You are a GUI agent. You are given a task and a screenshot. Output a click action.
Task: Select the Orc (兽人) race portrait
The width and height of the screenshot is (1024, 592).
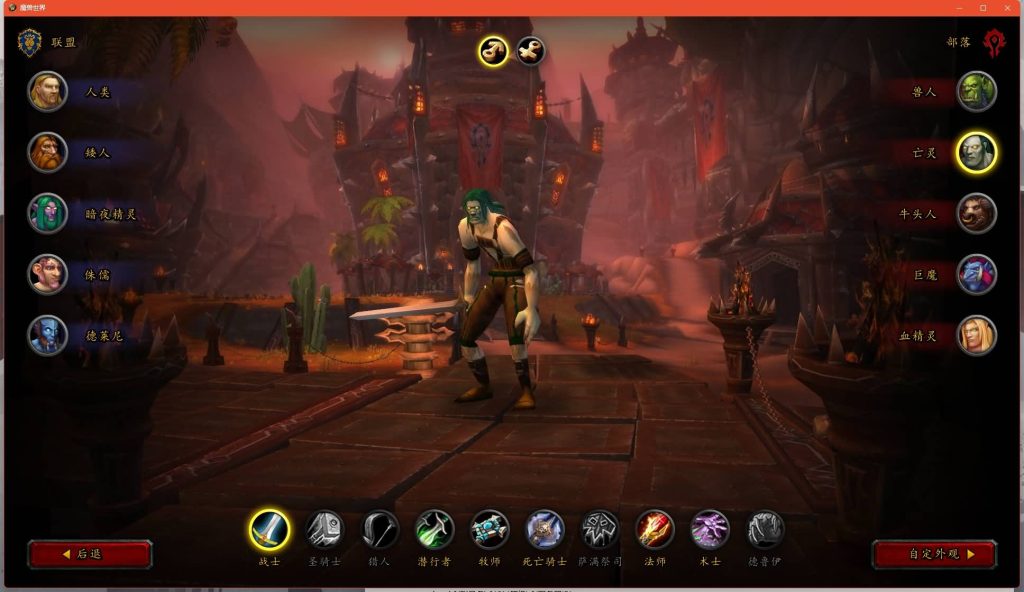tap(976, 92)
